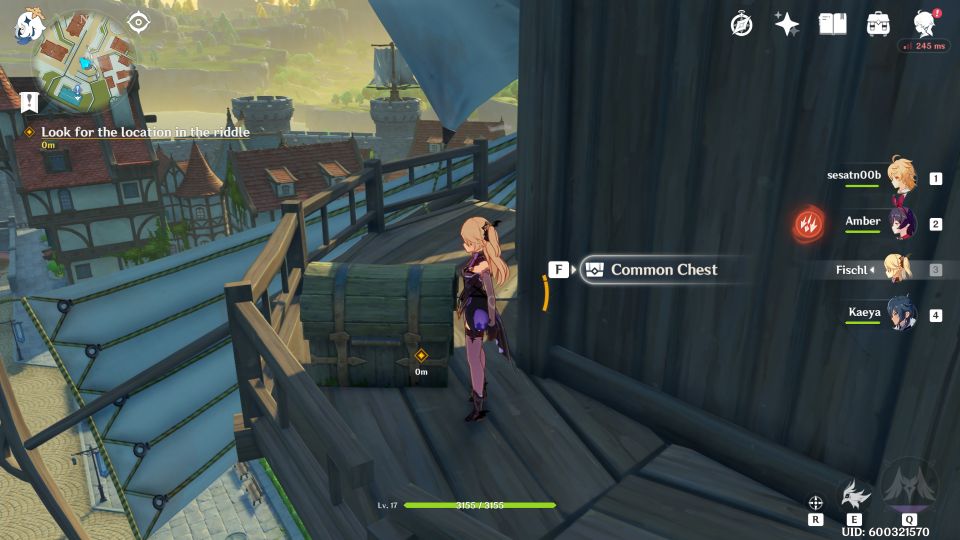Activate Fischl's raven elemental skill
Viewport: 960px width, 540px height.
click(854, 495)
